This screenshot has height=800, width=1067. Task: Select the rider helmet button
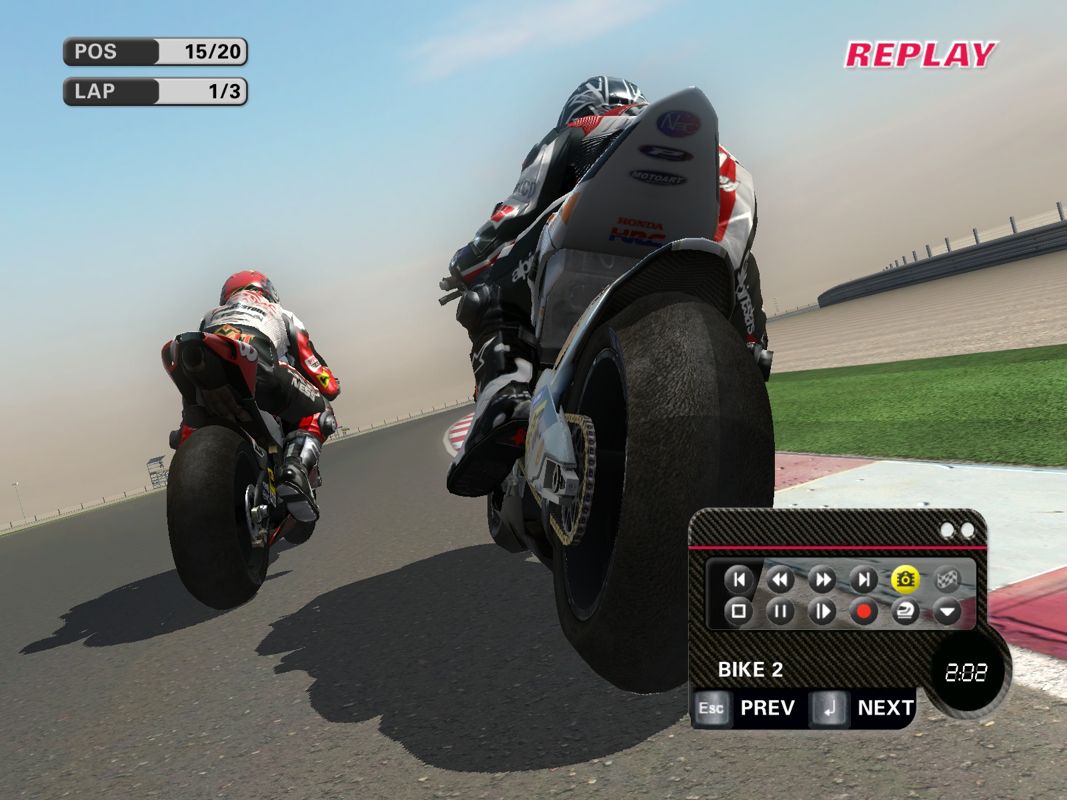click(905, 611)
